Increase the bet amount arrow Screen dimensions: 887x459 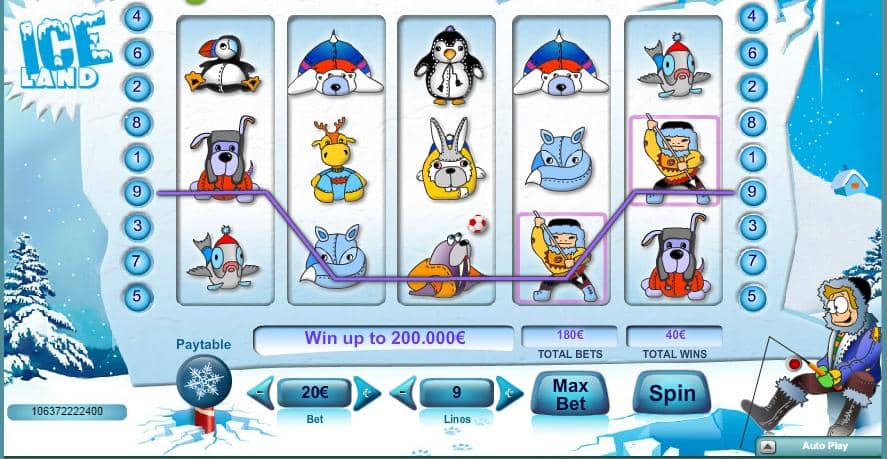(367, 393)
